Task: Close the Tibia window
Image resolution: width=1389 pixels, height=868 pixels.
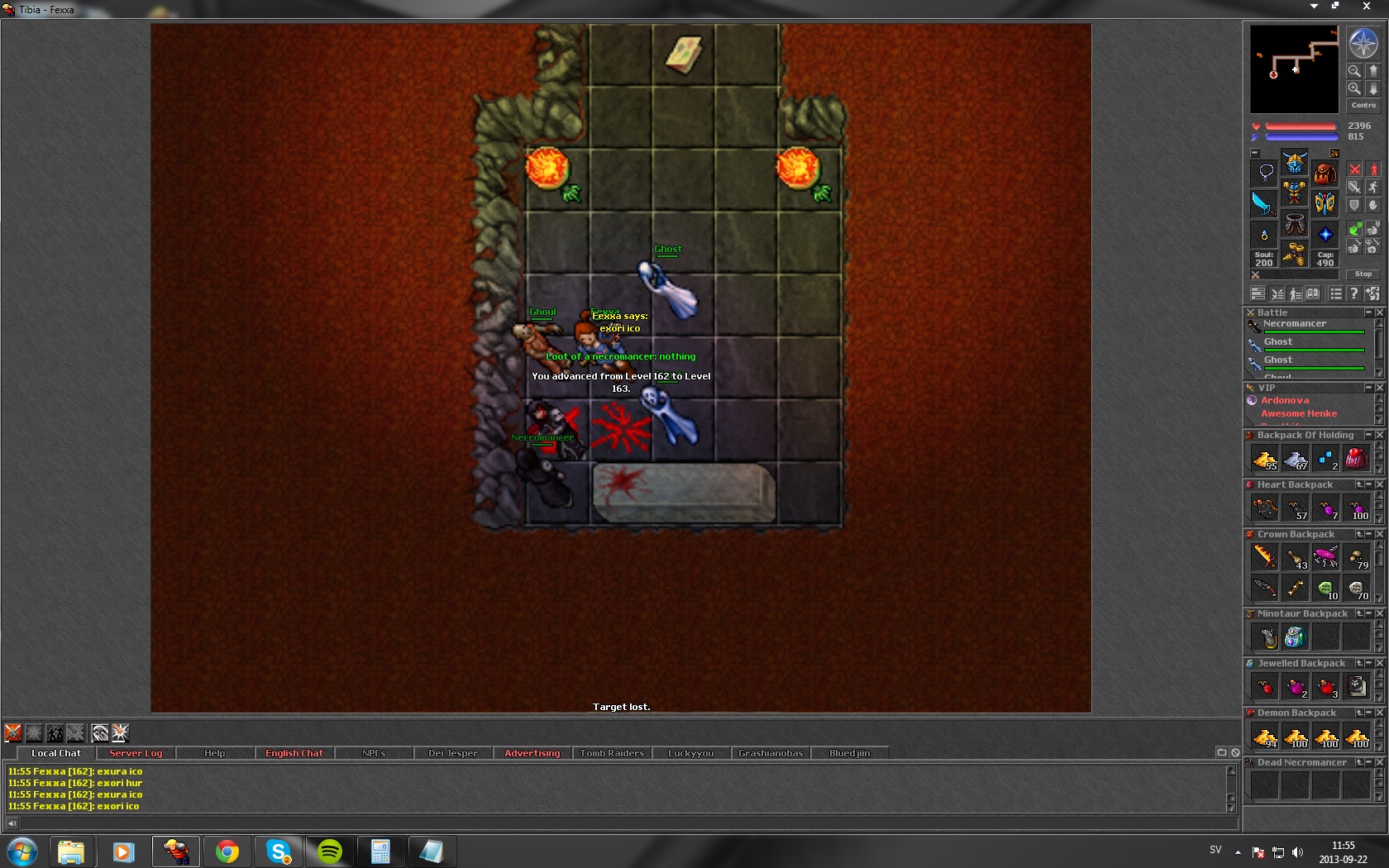Action: (x=1366, y=7)
